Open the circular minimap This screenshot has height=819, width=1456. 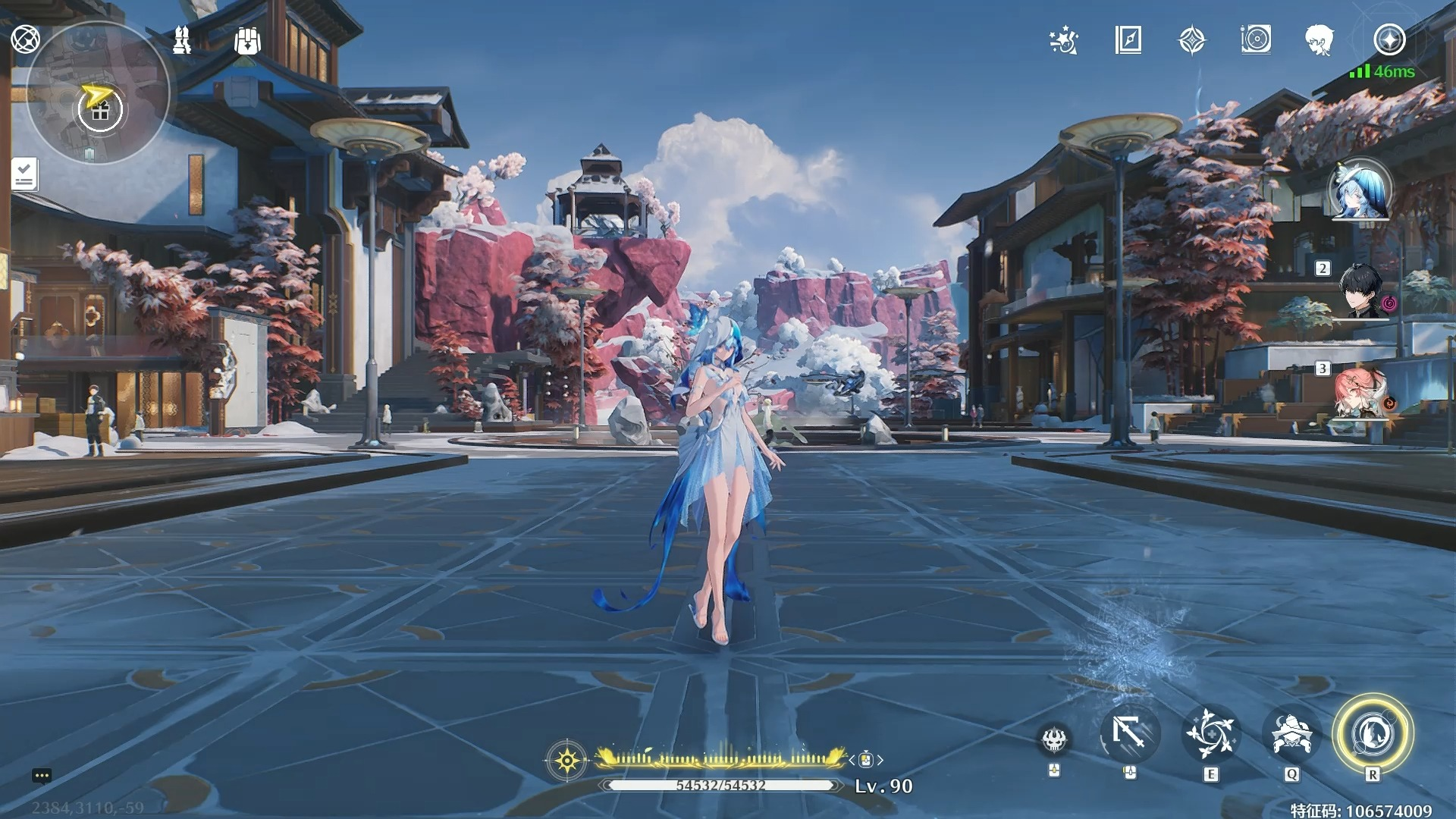coord(98,93)
